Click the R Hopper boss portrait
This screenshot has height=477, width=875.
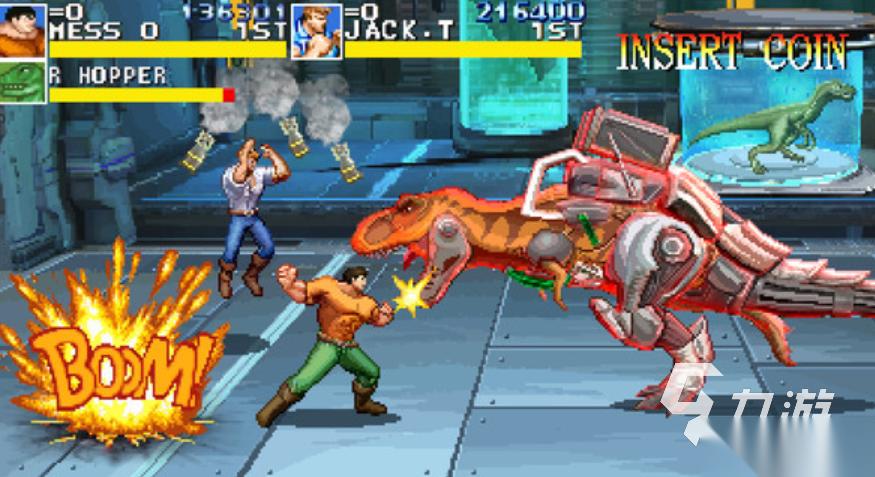click(x=22, y=82)
